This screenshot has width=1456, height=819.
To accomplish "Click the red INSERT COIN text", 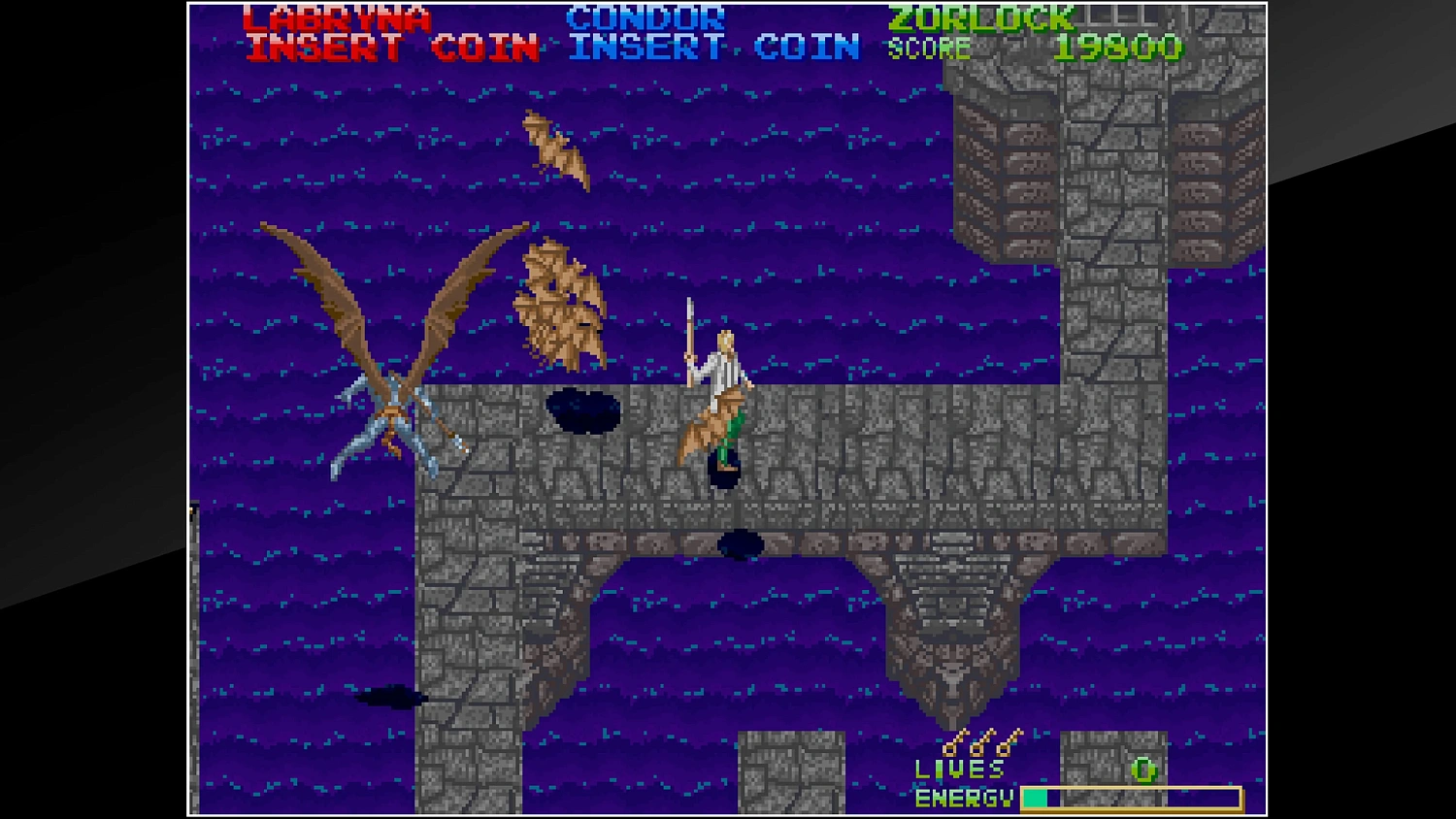I will 386,46.
